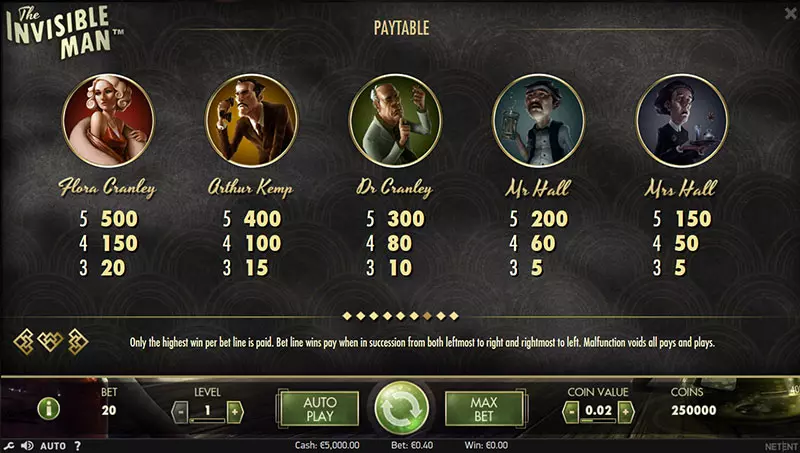Increase the bet level with plus
The image size is (800, 453).
(235, 411)
